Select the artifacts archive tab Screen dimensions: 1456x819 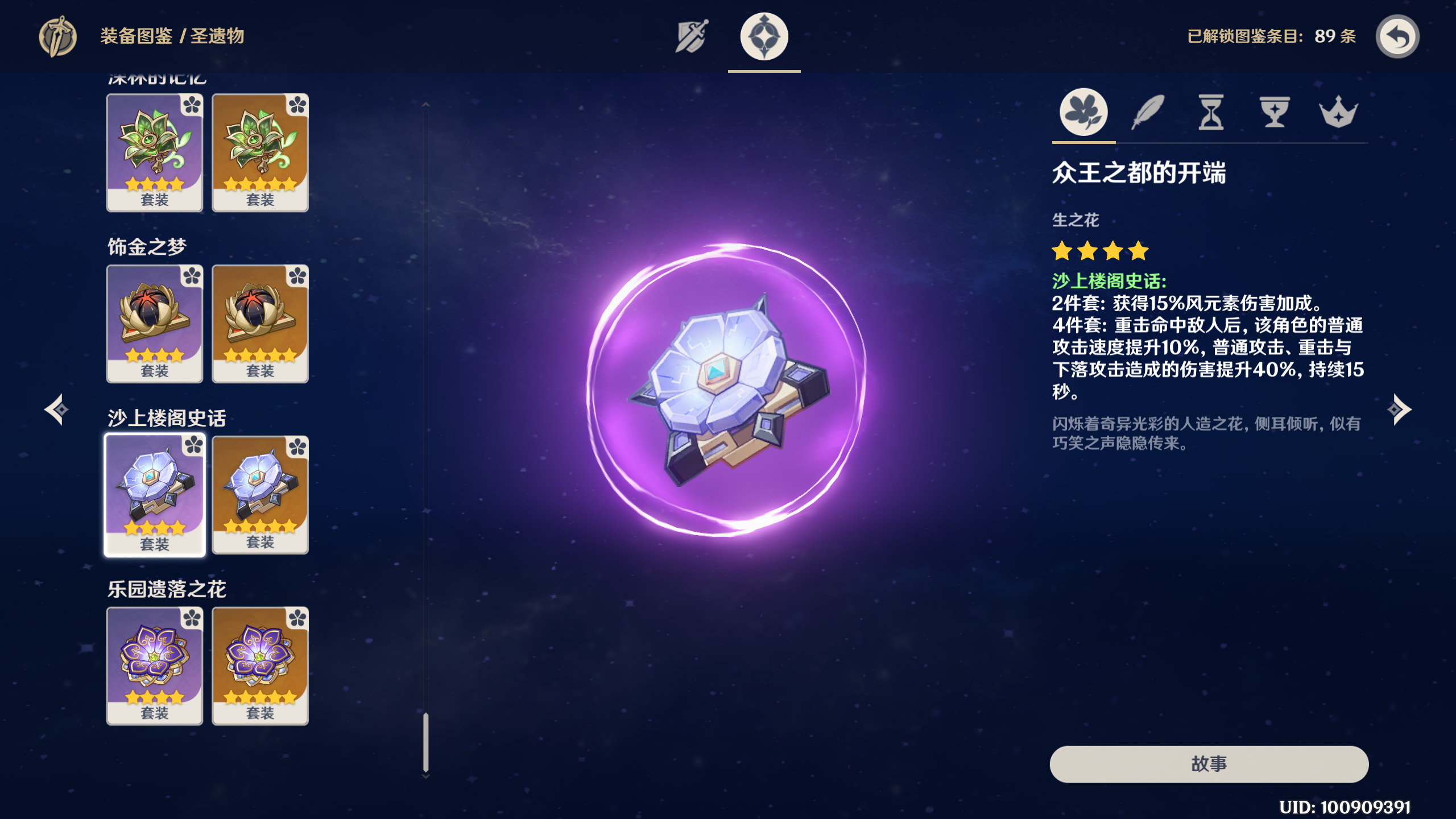764,36
